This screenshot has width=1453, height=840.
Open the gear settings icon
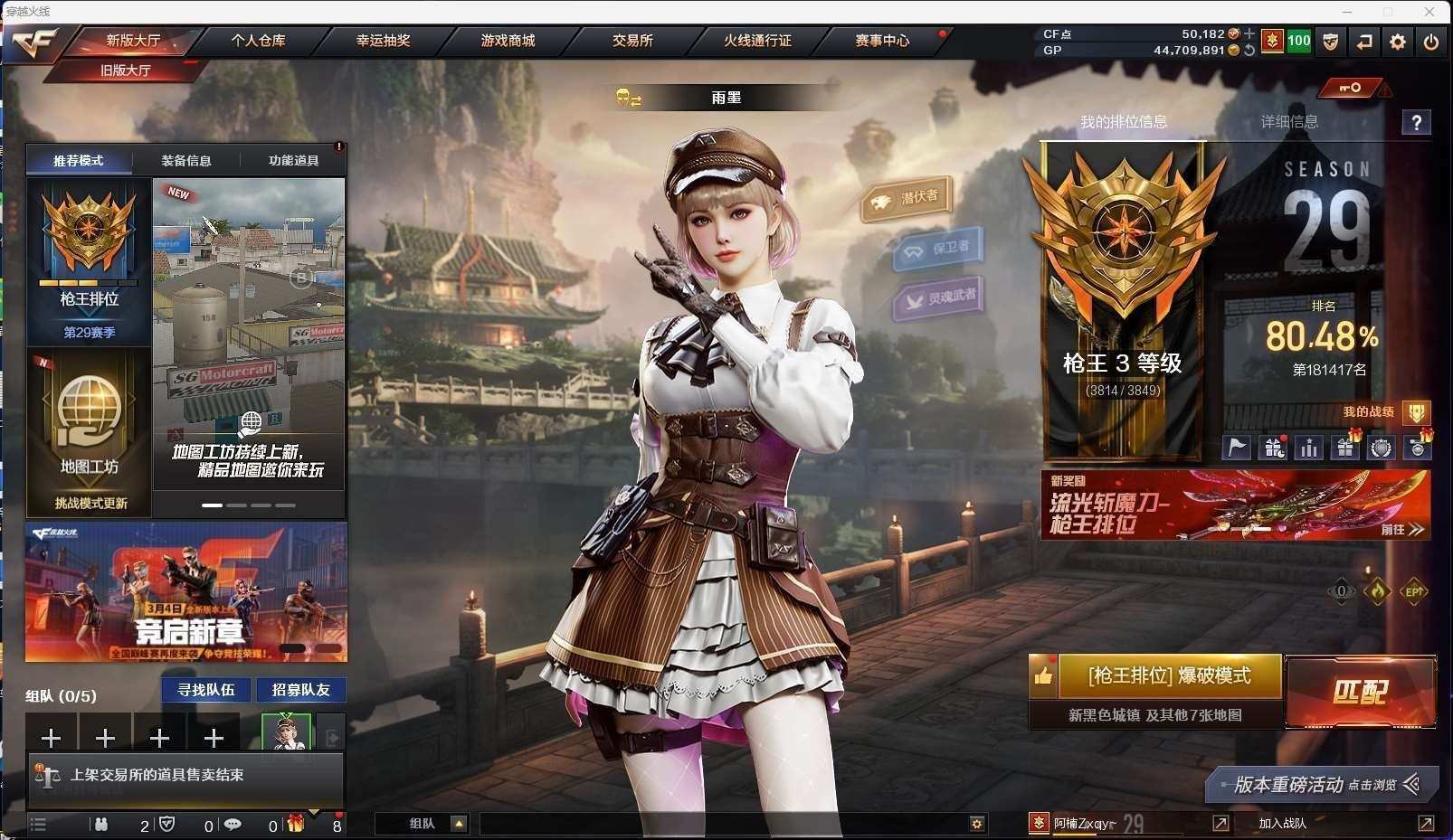(x=1398, y=42)
